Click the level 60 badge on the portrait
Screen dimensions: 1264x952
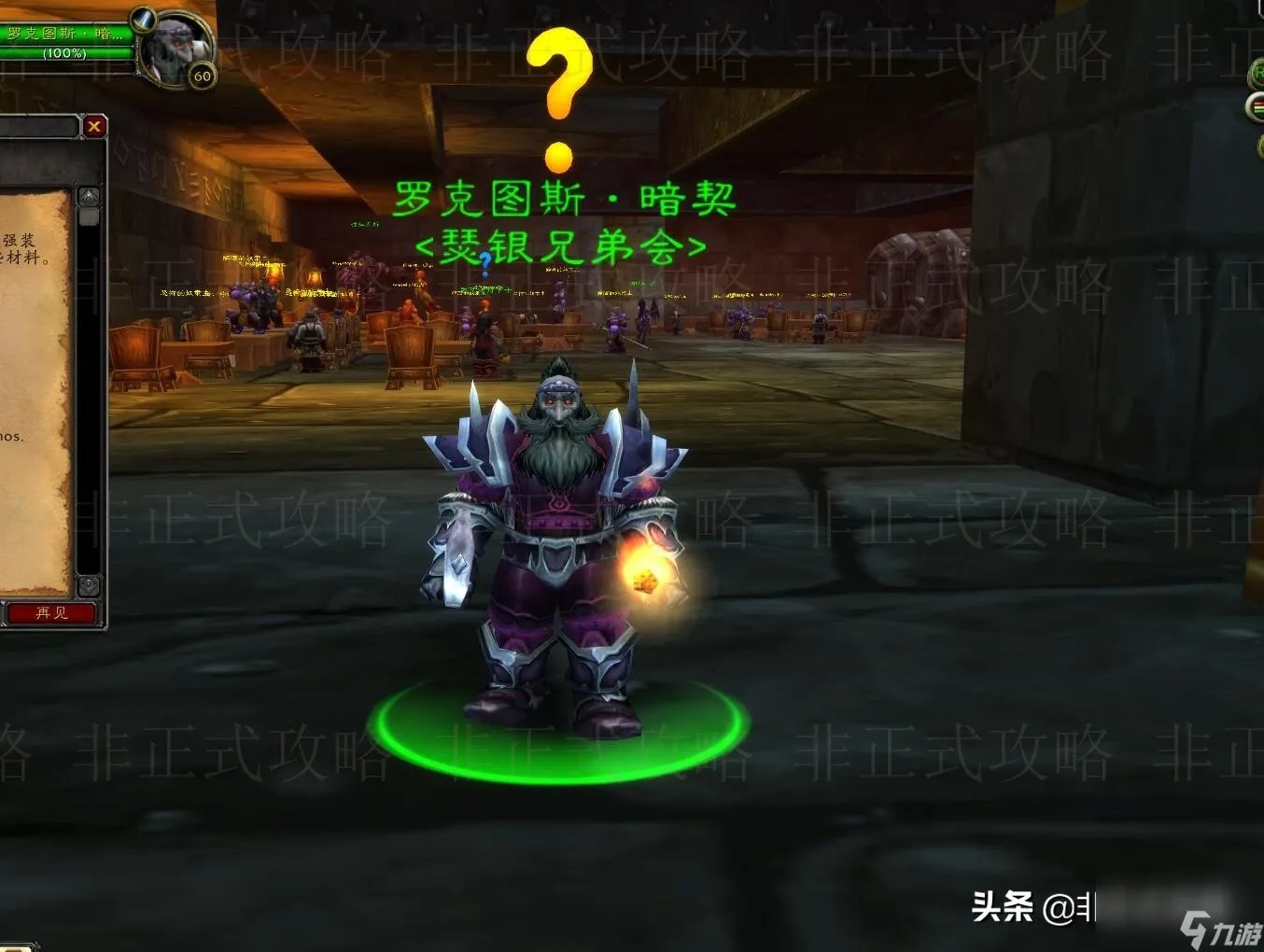coord(201,74)
